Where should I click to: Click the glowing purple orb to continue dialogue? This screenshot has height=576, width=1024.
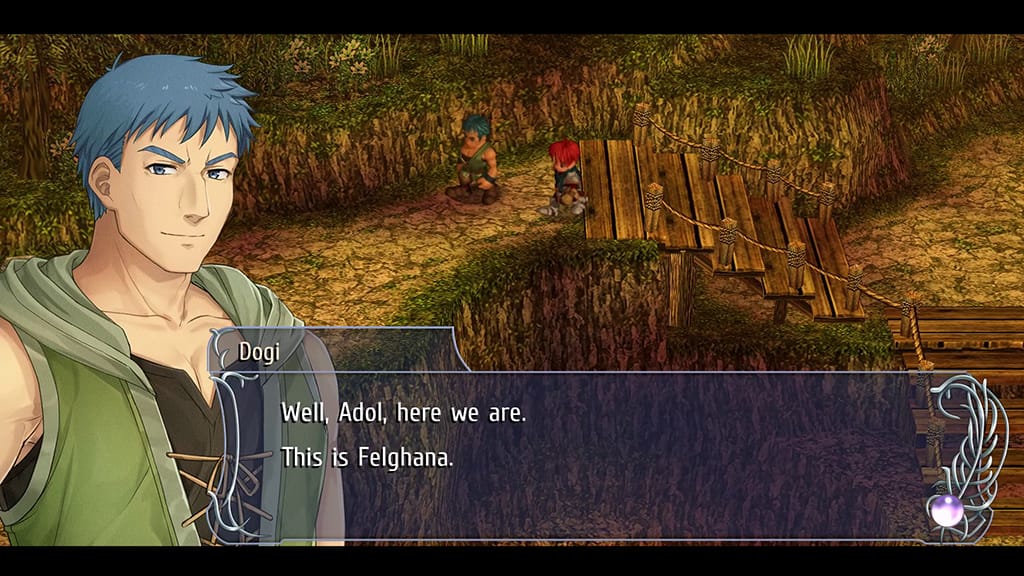(x=945, y=510)
